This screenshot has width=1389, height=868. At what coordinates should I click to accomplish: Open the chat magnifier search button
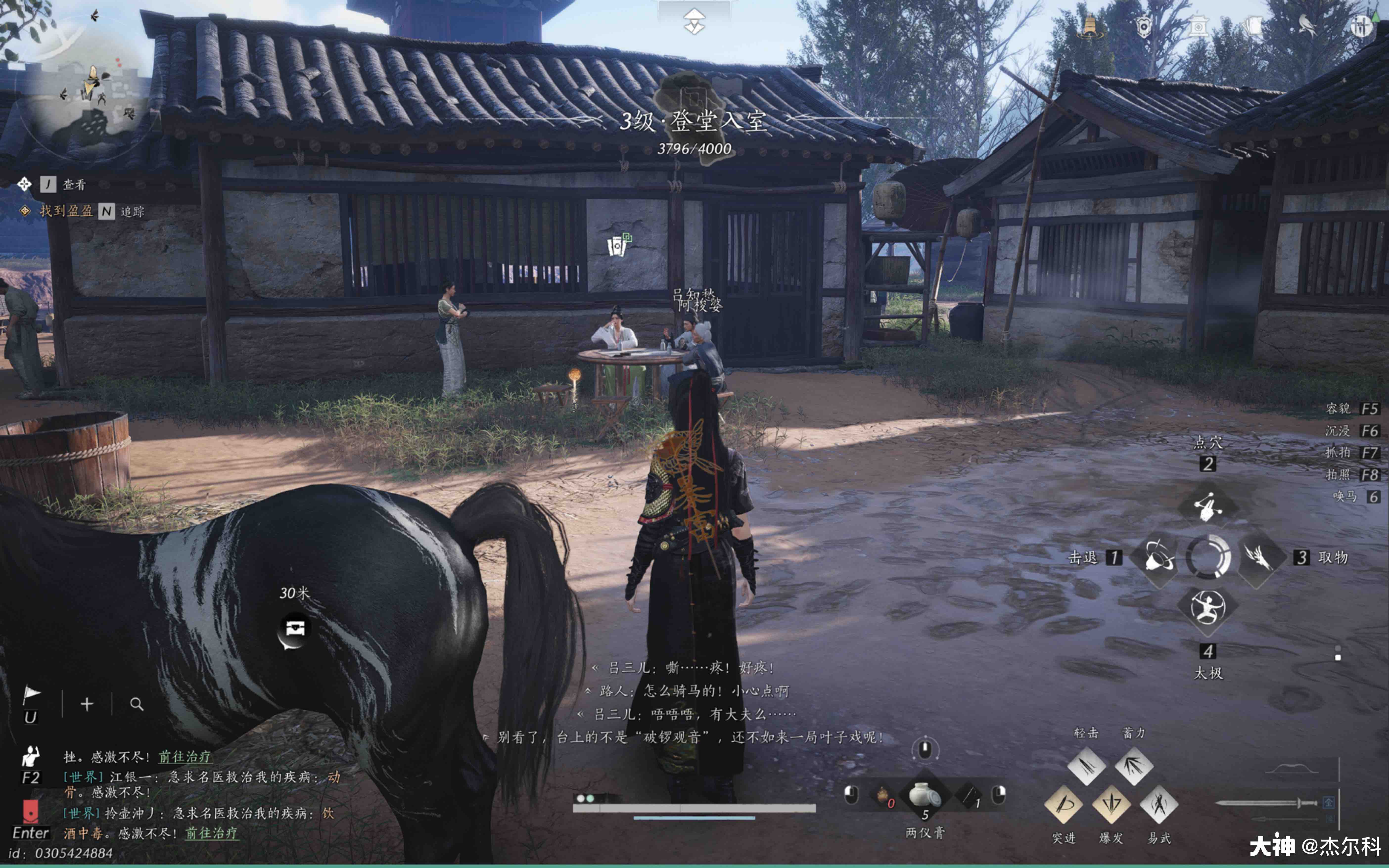[x=137, y=704]
